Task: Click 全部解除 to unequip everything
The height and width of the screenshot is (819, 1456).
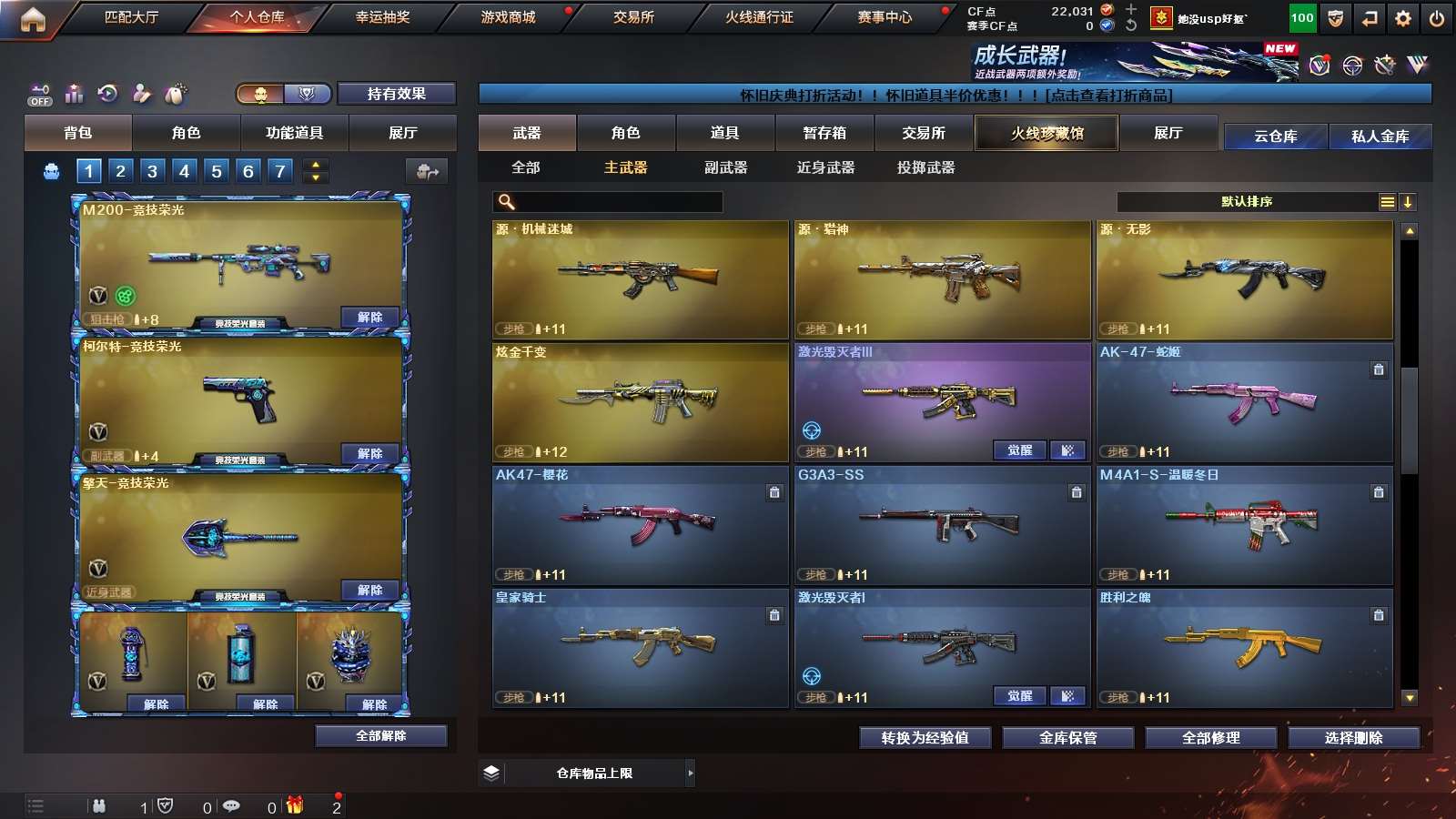Action: tap(380, 736)
